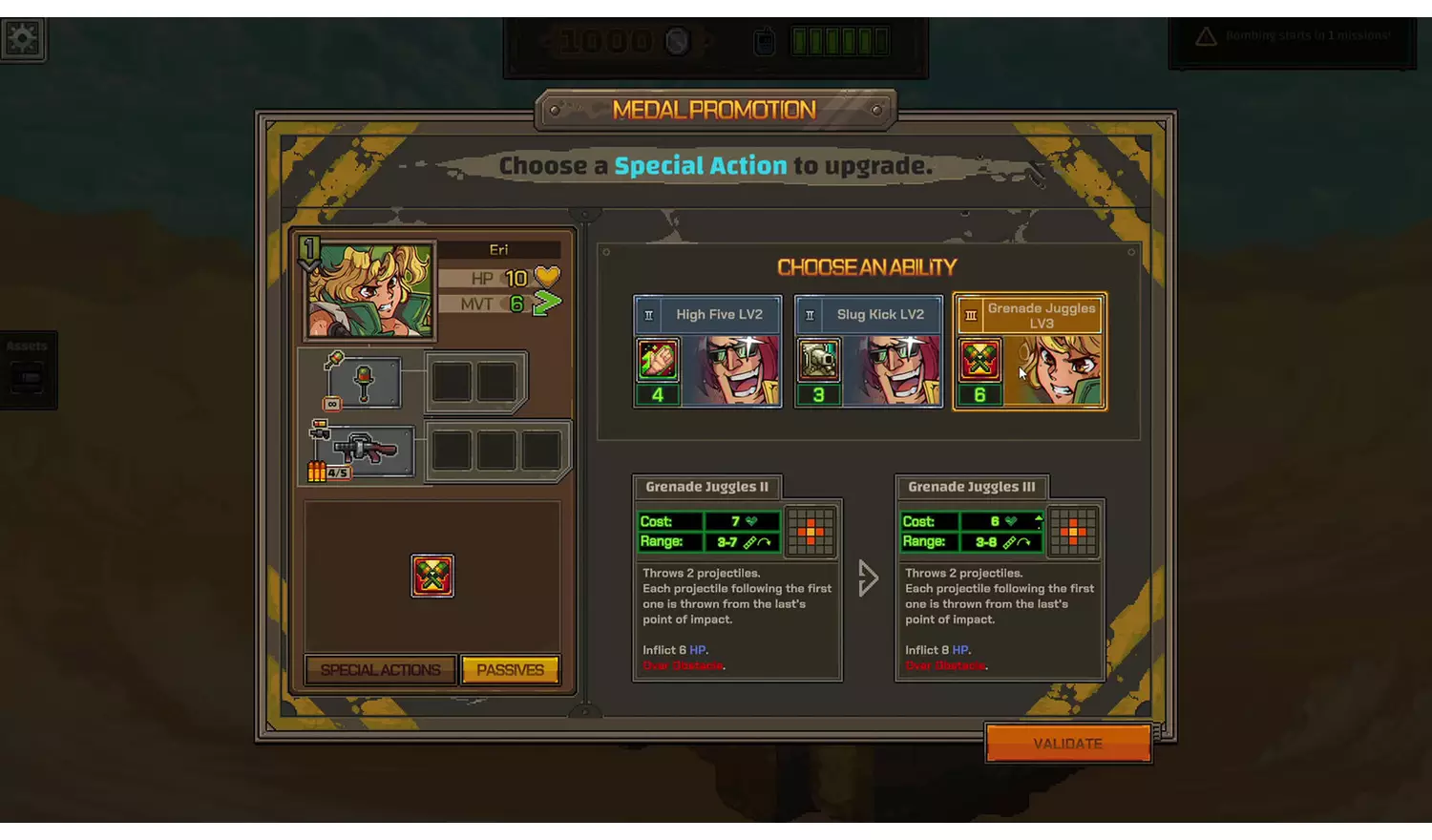Click the MVT movement arrow icon
Screen dimensions: 1432x840
click(x=545, y=303)
